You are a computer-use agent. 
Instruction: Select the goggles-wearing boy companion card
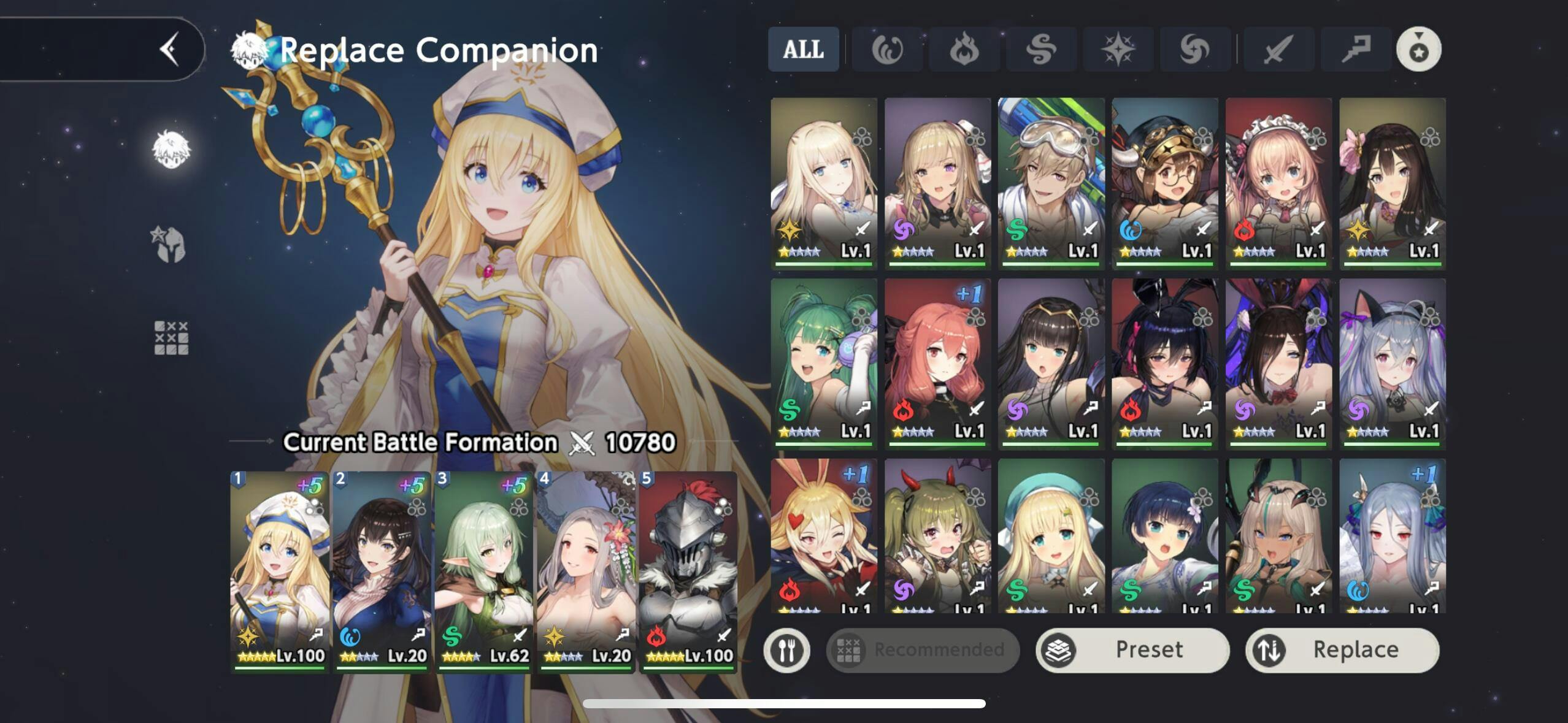point(1051,183)
